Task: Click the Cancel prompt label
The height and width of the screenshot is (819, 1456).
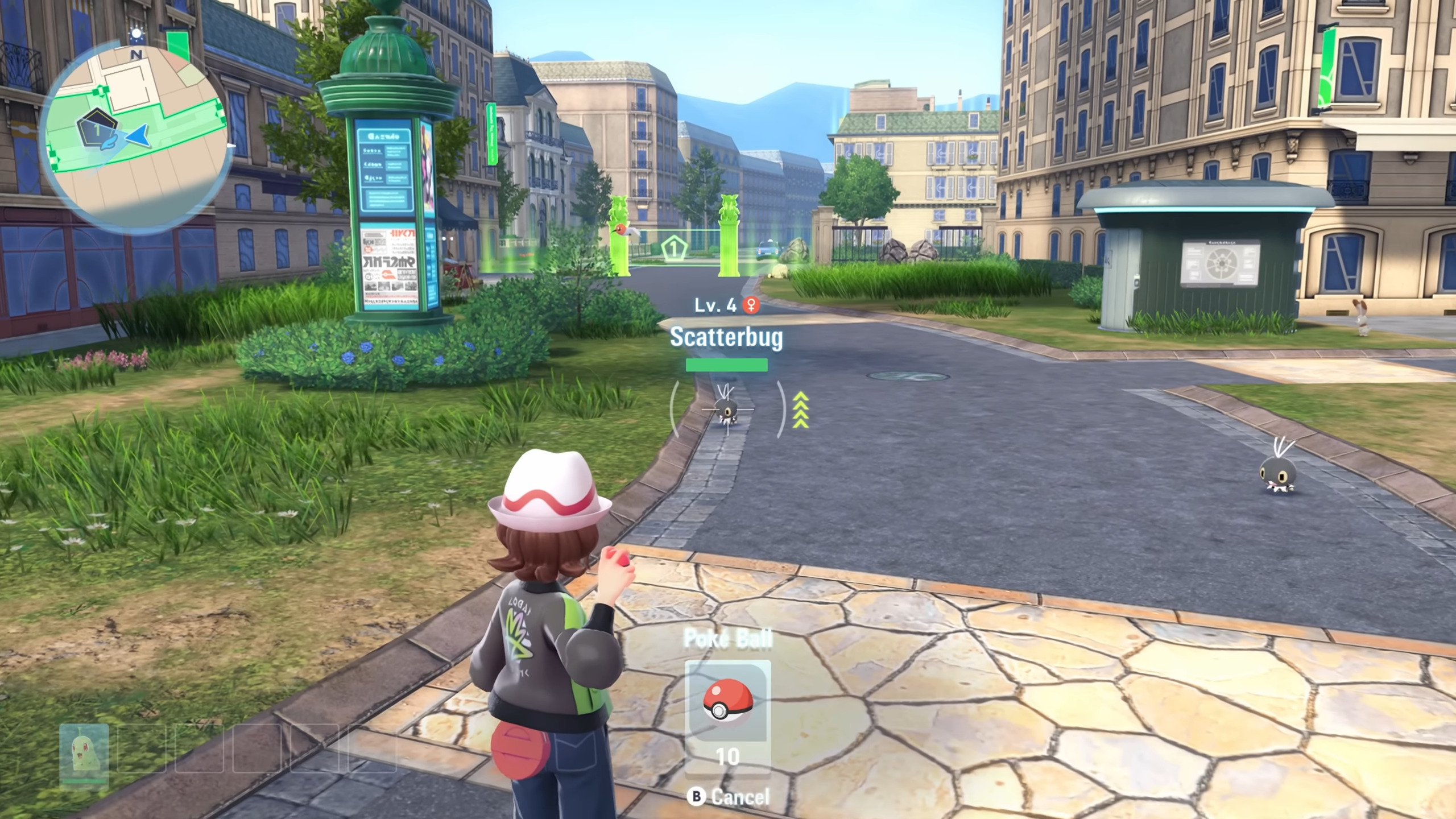Action: (739, 797)
